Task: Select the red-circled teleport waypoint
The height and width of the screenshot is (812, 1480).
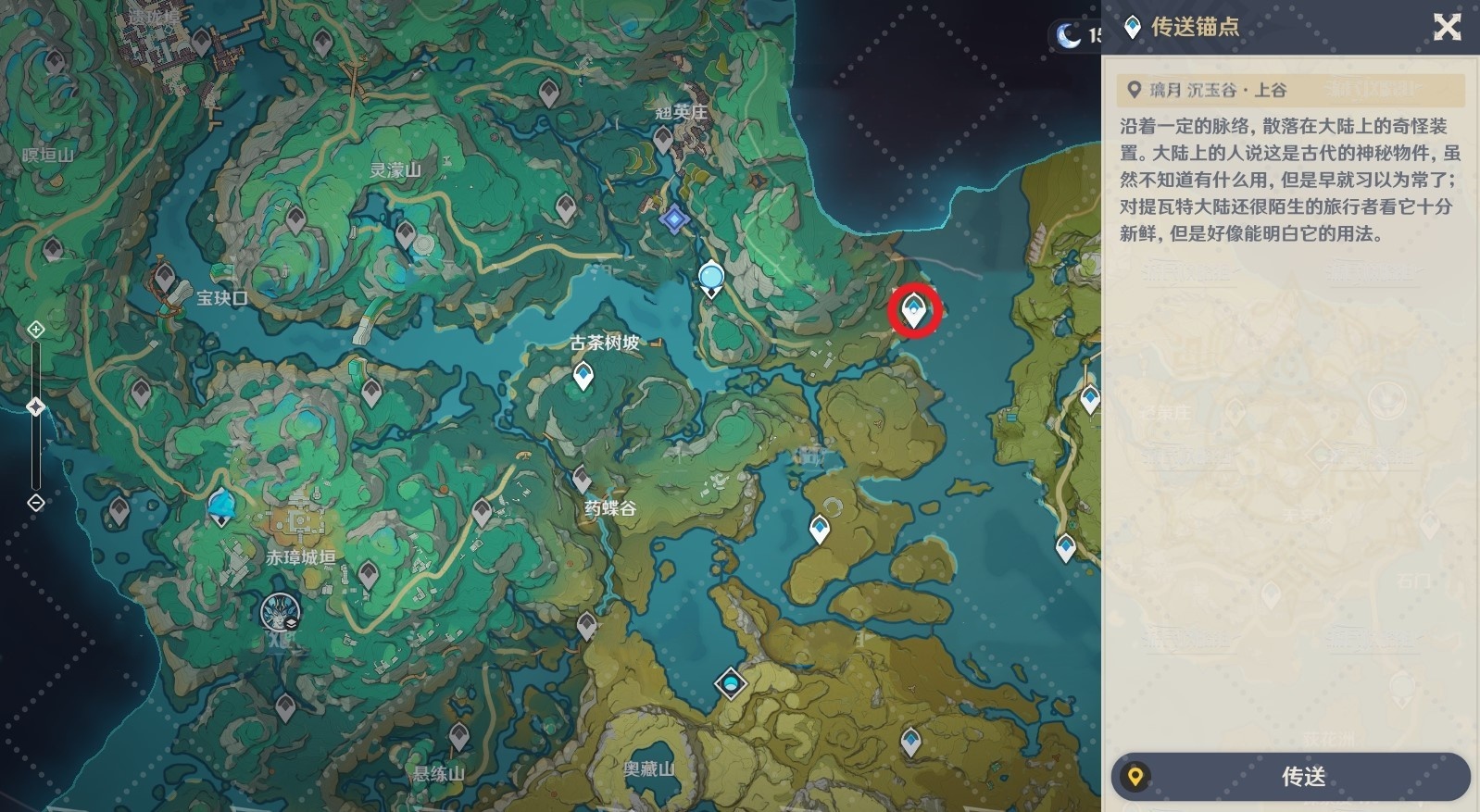Action: (915, 310)
